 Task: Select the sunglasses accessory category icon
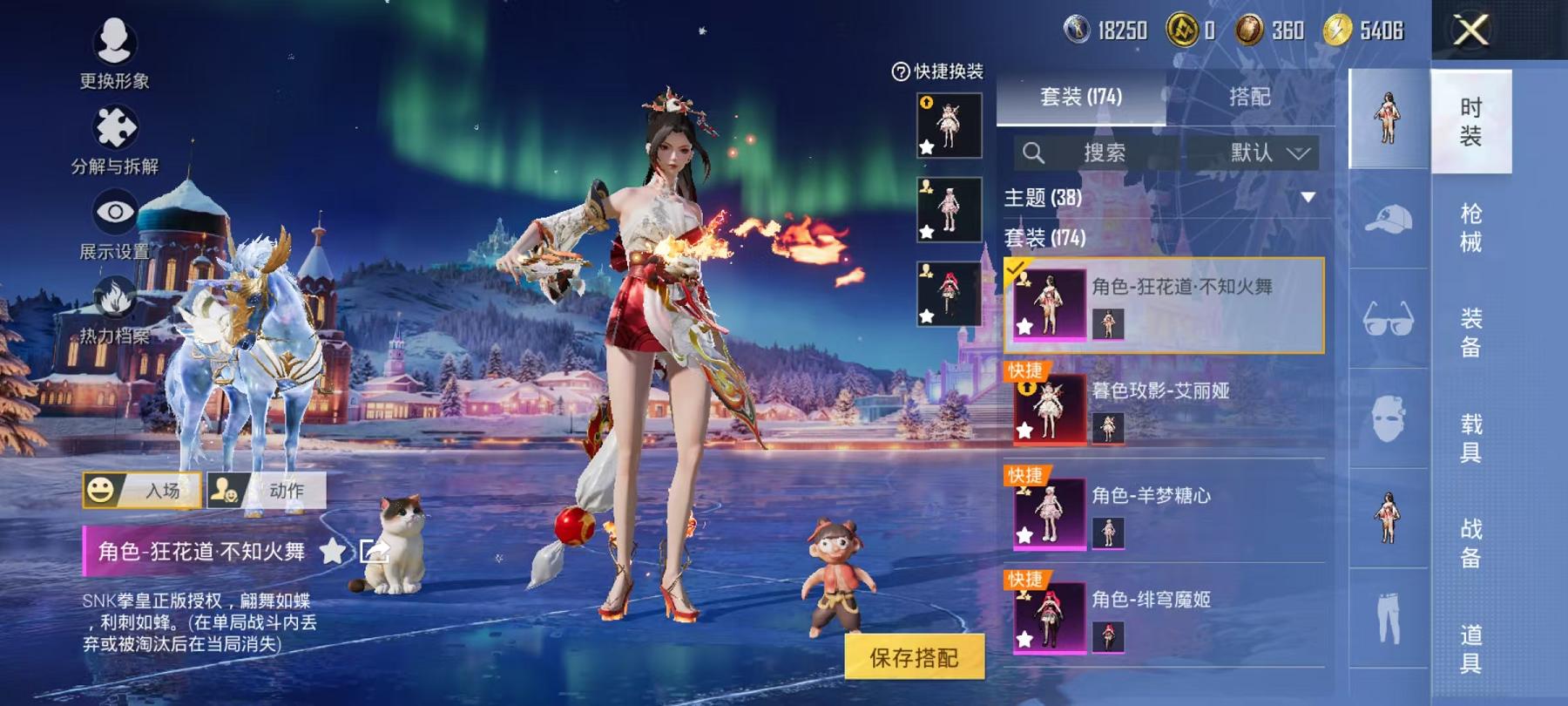1388,319
